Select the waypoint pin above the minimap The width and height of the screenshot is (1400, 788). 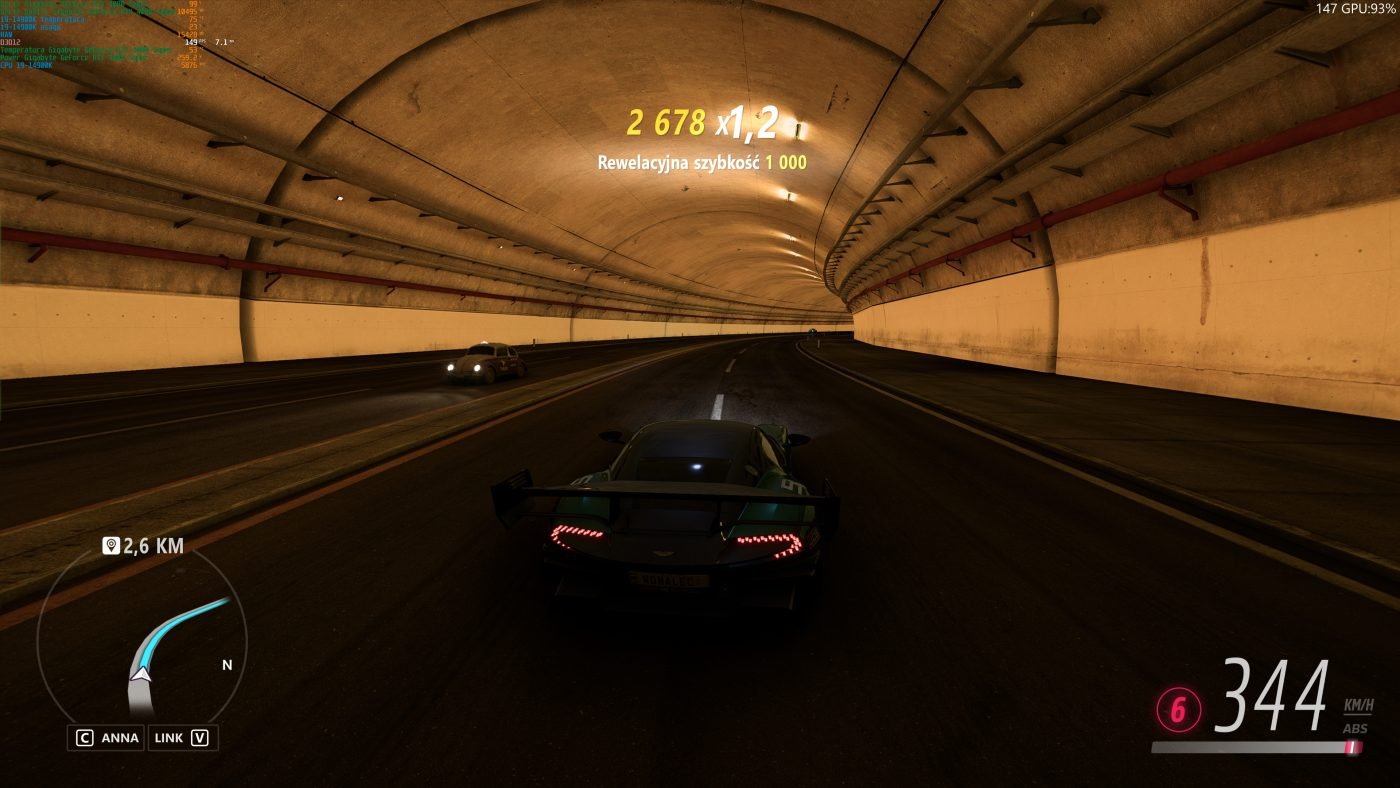pos(111,546)
